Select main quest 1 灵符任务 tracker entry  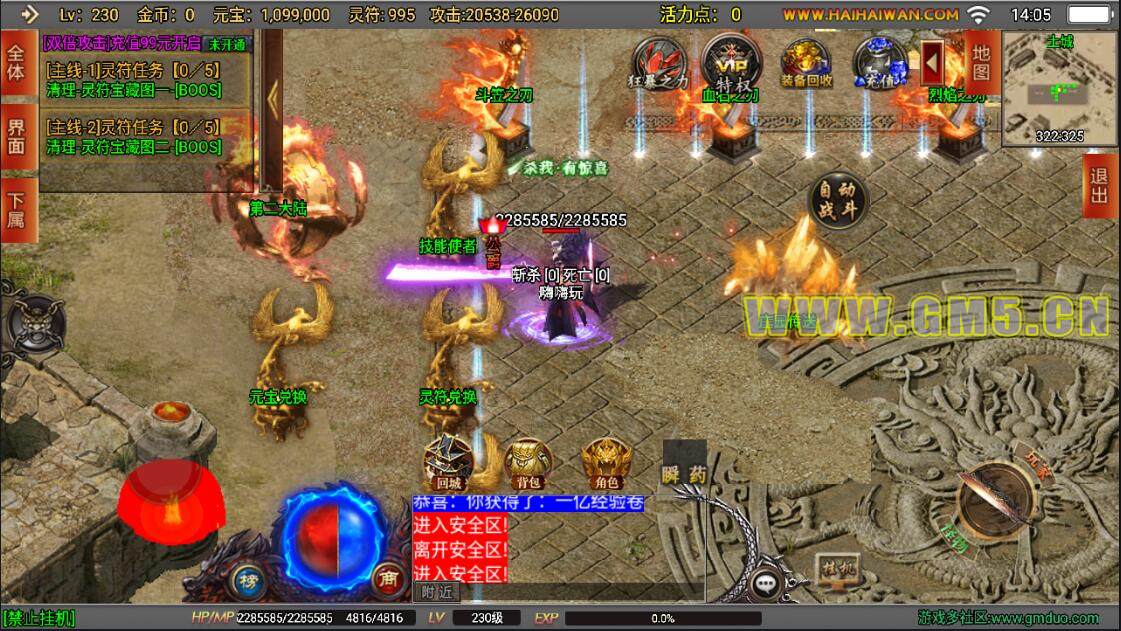pyautogui.click(x=135, y=81)
